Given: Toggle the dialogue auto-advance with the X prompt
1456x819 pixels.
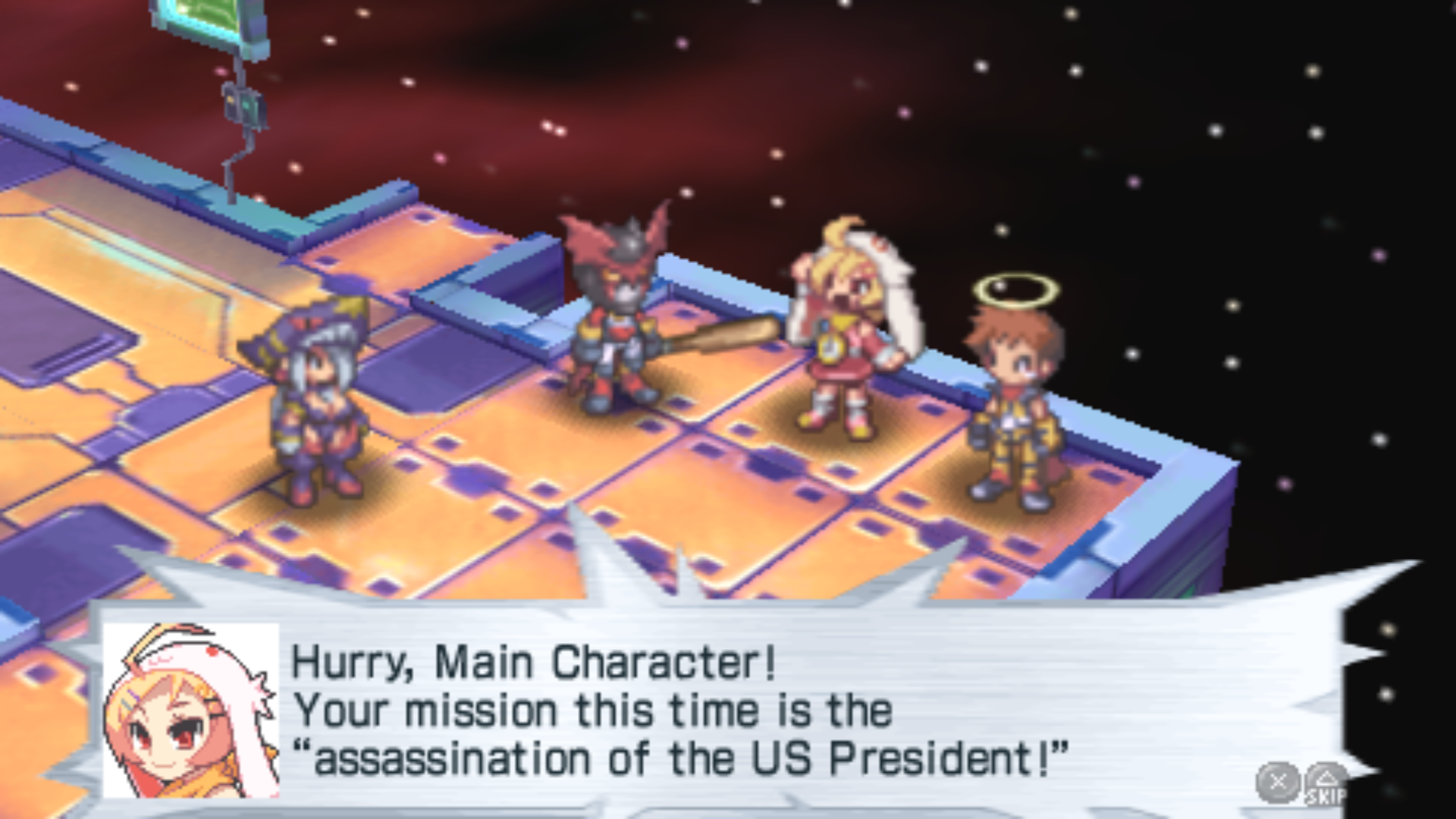Looking at the screenshot, I should click(x=1278, y=781).
